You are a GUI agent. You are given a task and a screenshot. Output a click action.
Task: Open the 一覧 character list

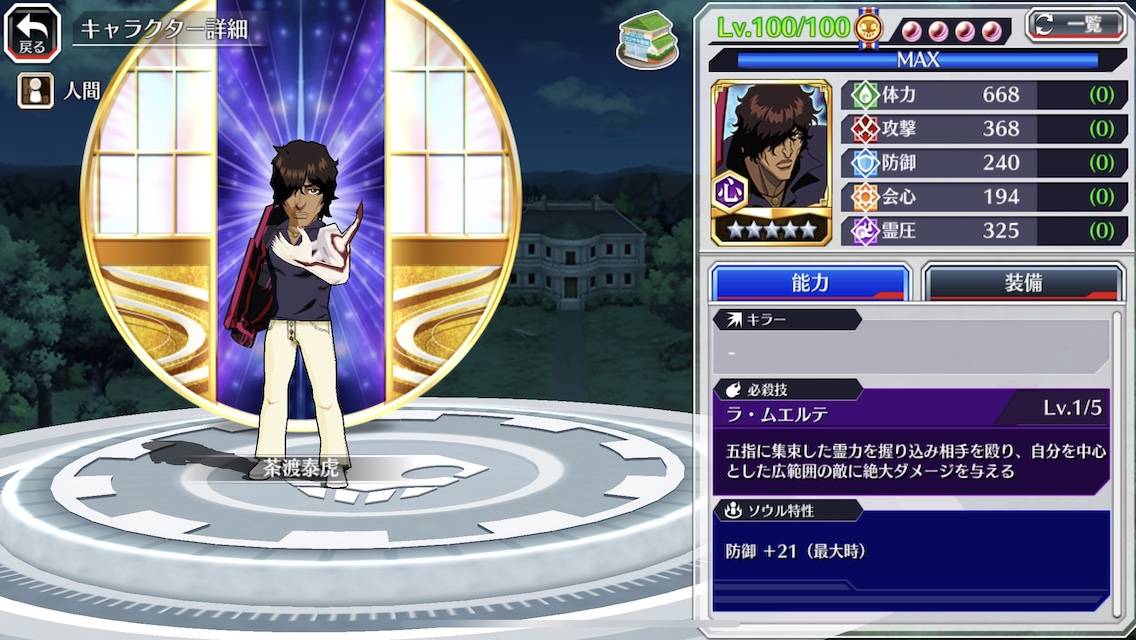(x=1075, y=26)
